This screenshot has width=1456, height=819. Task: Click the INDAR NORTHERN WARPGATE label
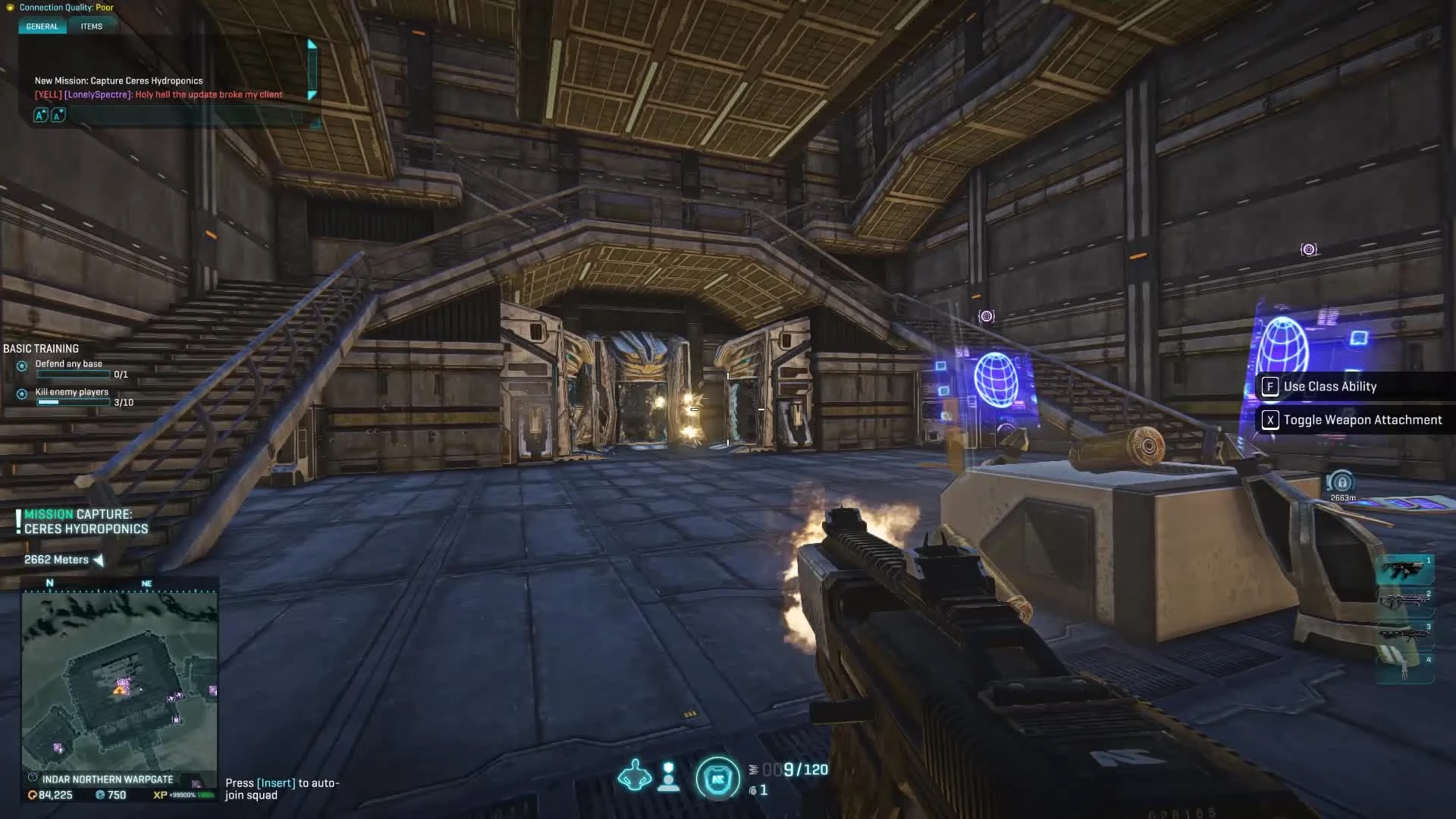coord(108,779)
